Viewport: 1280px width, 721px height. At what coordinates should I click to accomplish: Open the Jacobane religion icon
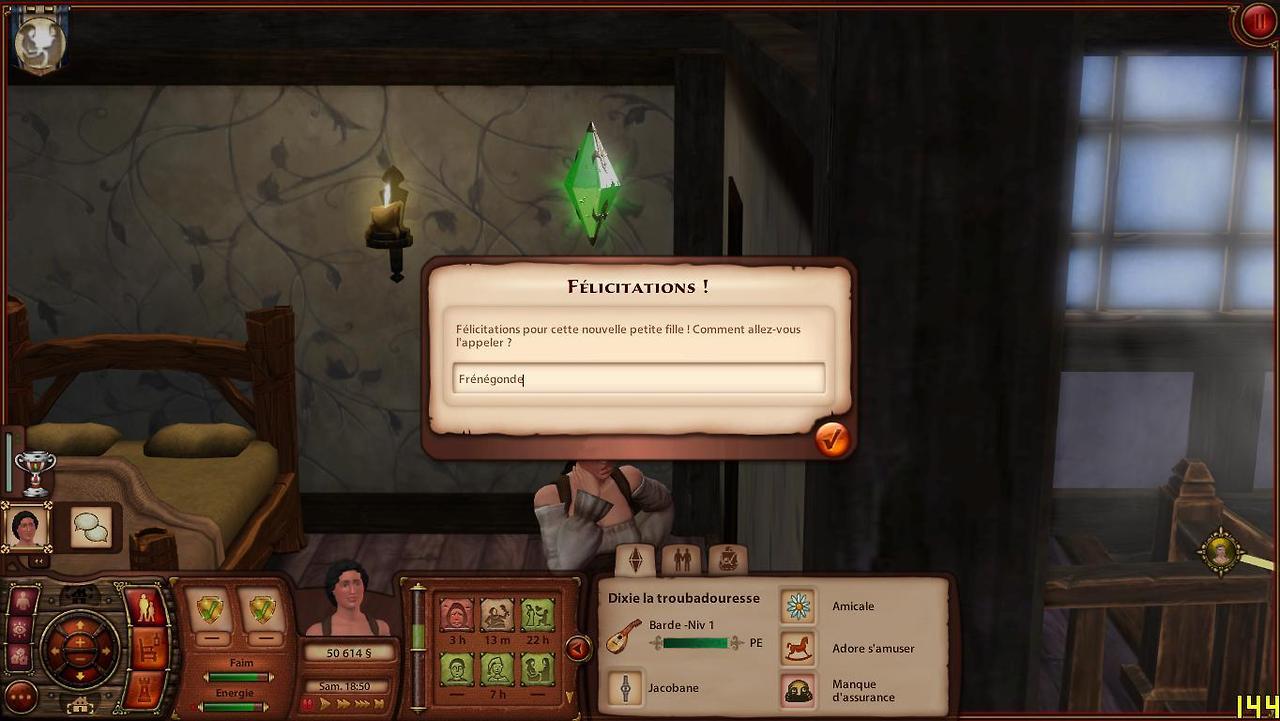[x=626, y=688]
